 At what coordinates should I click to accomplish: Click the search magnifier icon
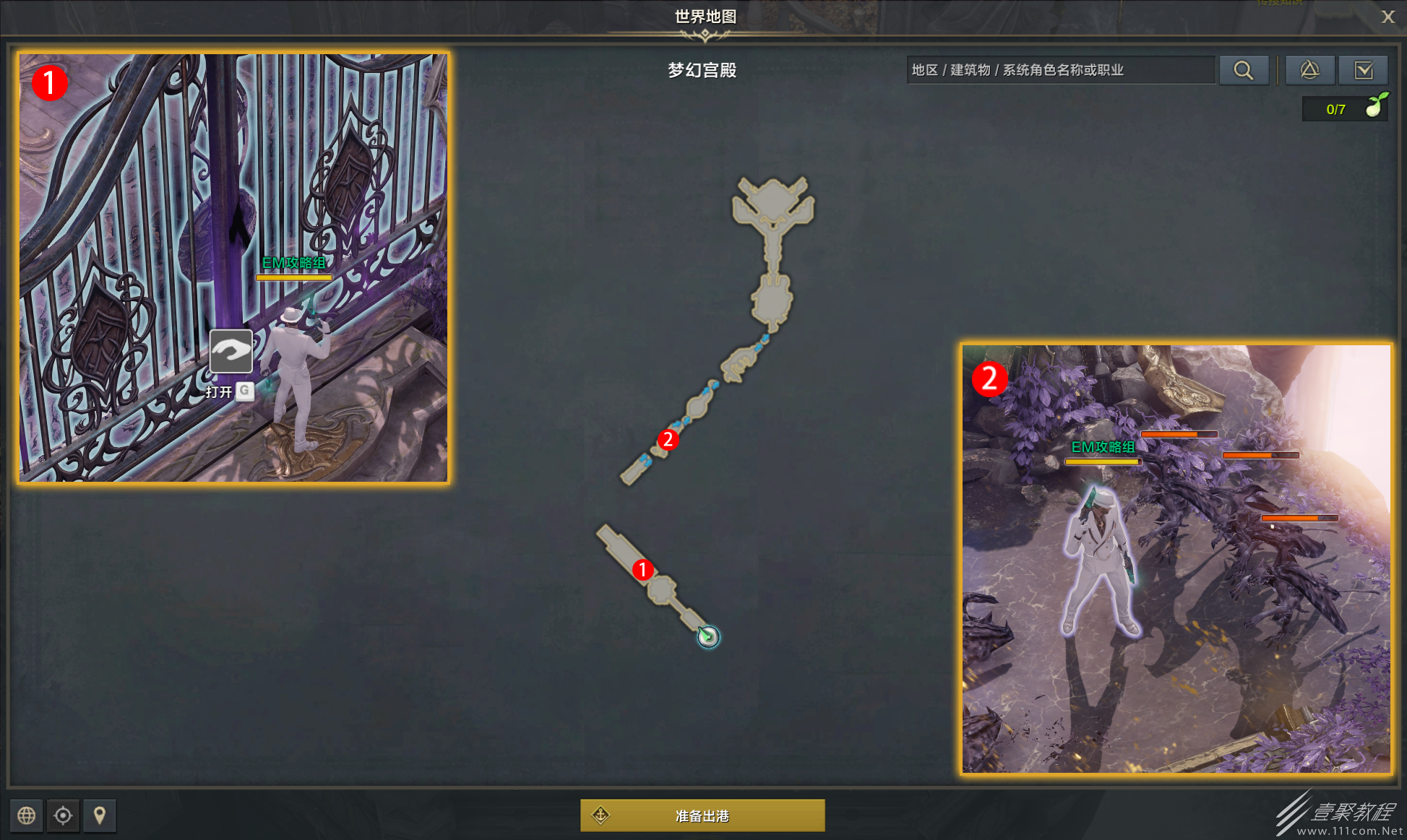tap(1244, 70)
